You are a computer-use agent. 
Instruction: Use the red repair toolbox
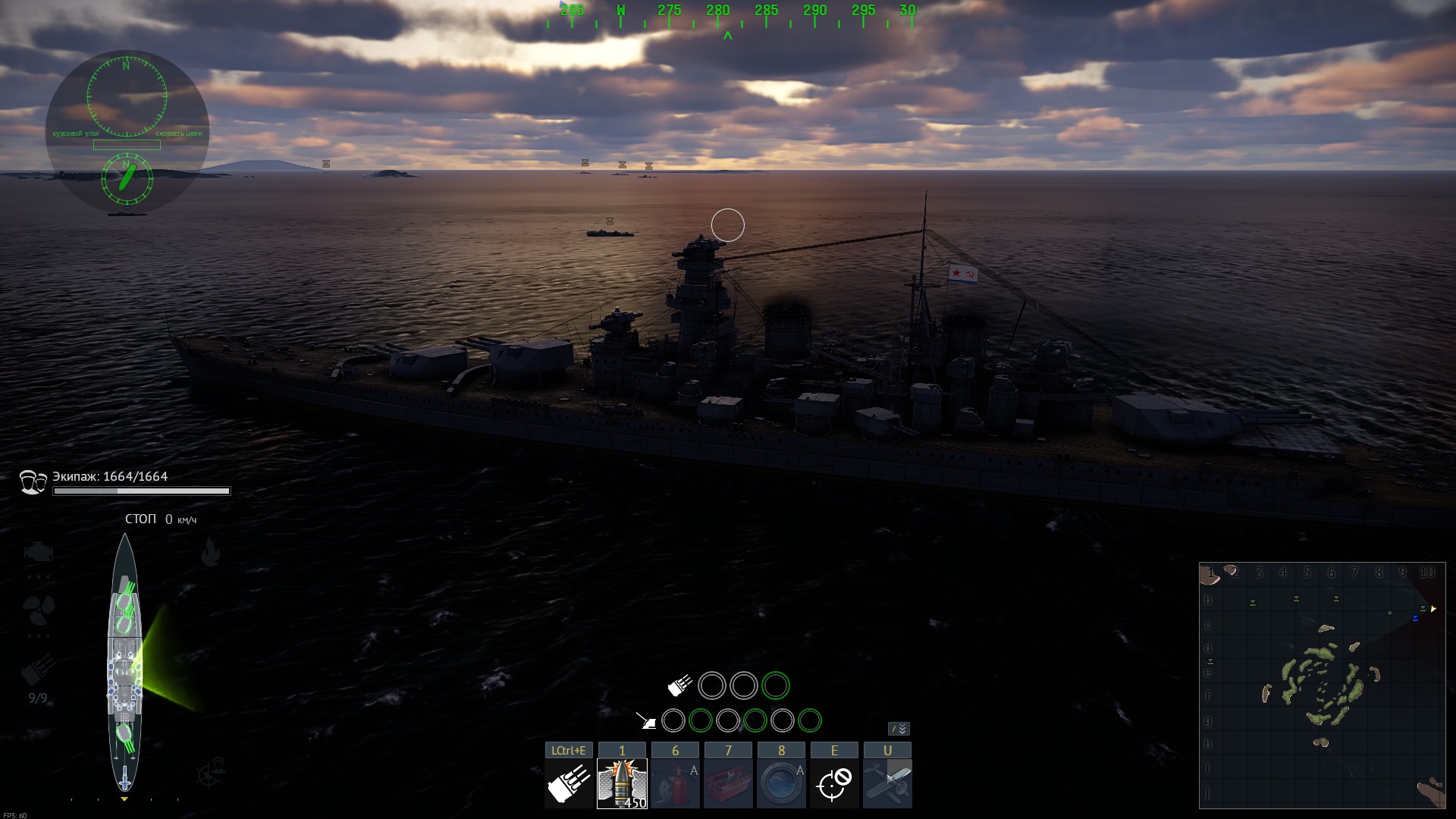tap(728, 783)
